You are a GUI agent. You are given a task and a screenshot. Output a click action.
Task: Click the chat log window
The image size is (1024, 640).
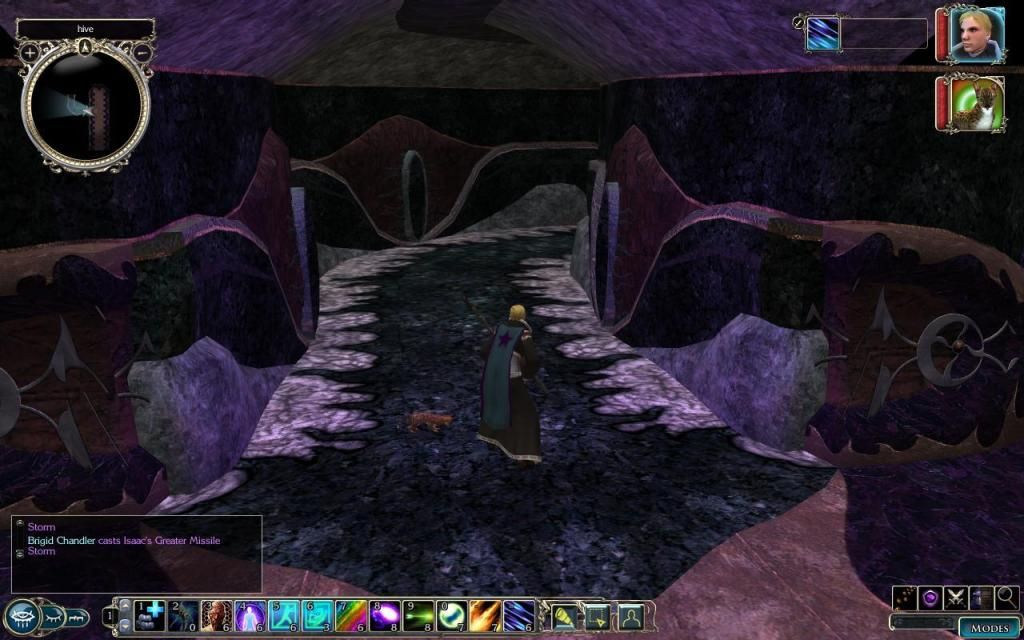137,553
